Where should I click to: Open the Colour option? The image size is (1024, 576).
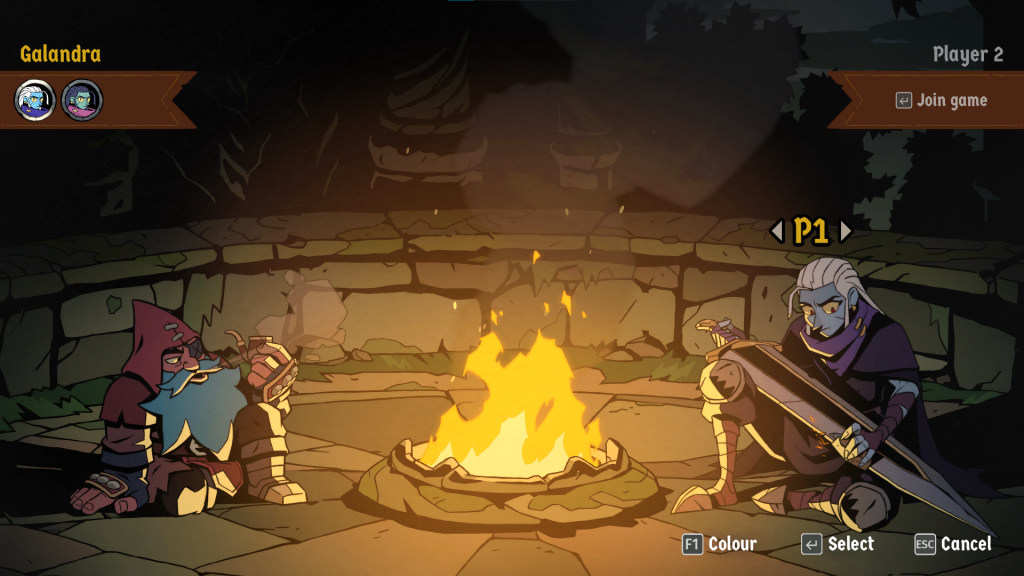coord(719,544)
